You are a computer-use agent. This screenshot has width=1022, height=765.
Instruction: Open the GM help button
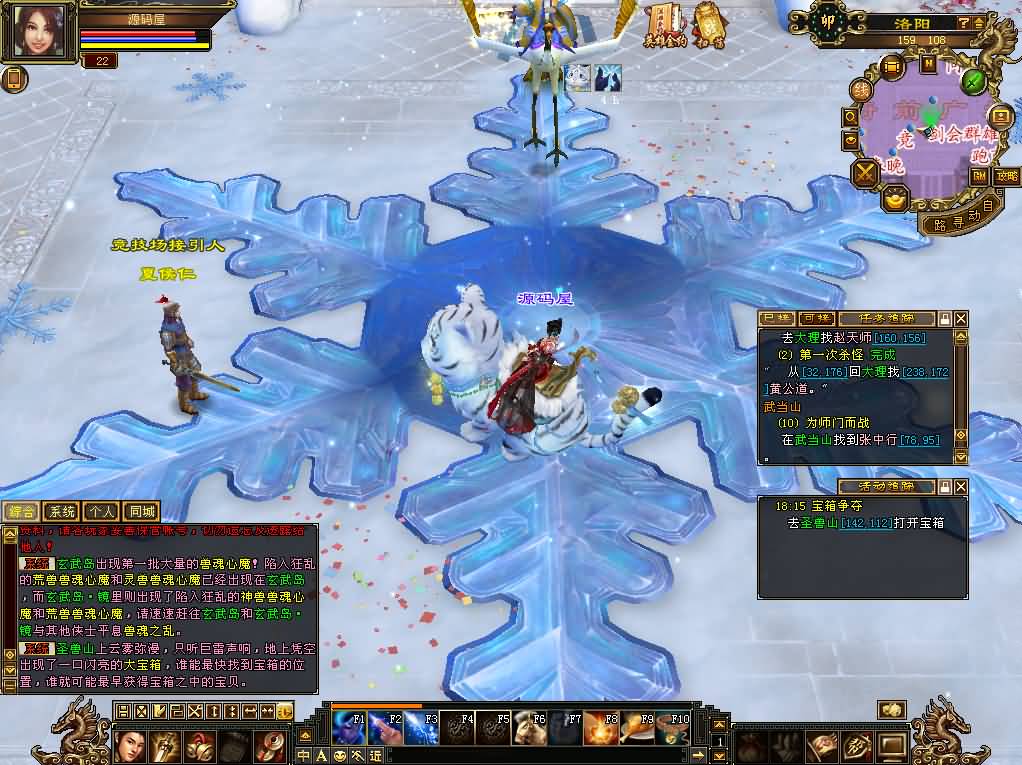point(979,176)
